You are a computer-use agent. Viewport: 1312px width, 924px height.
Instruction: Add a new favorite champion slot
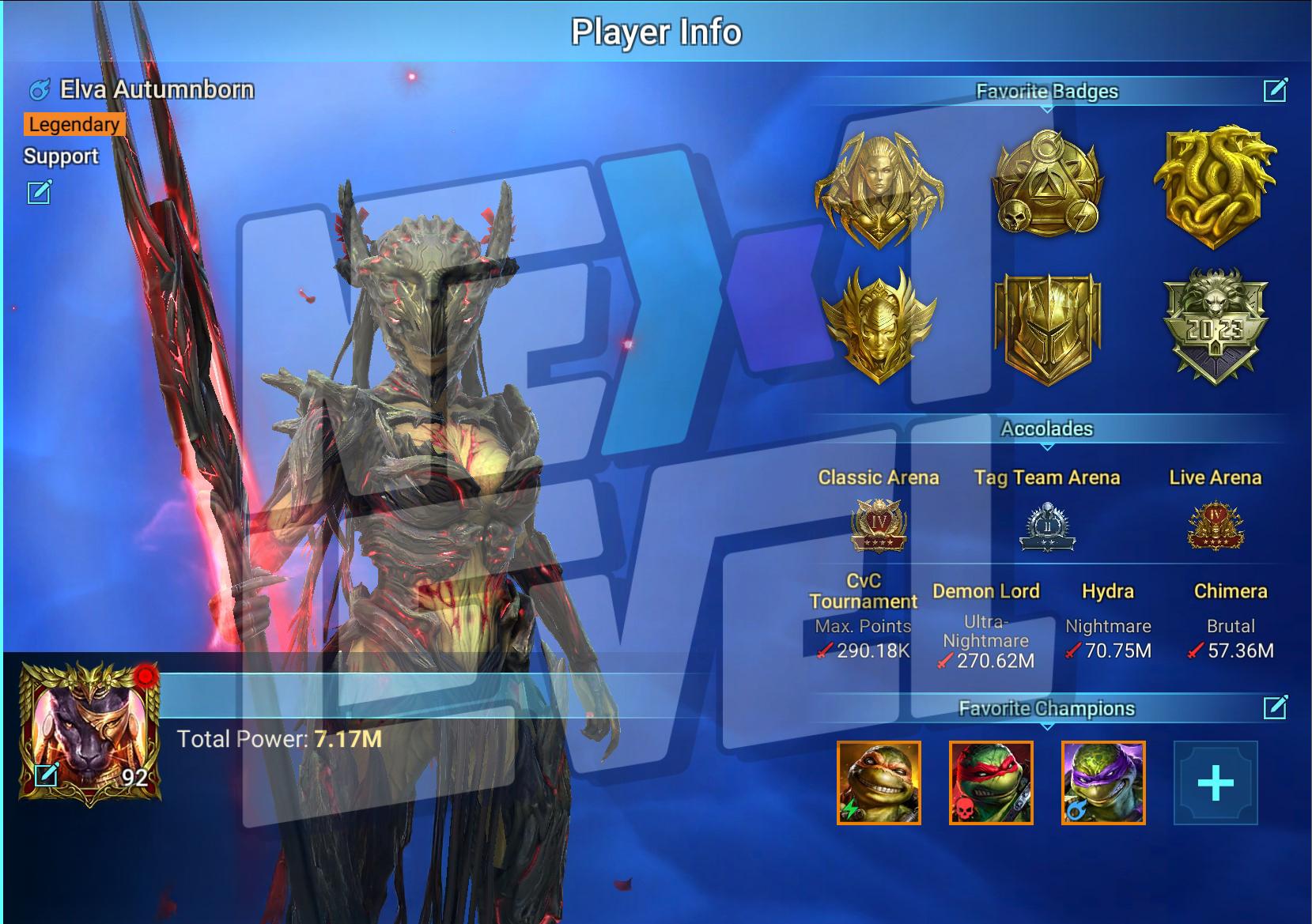coord(1215,783)
